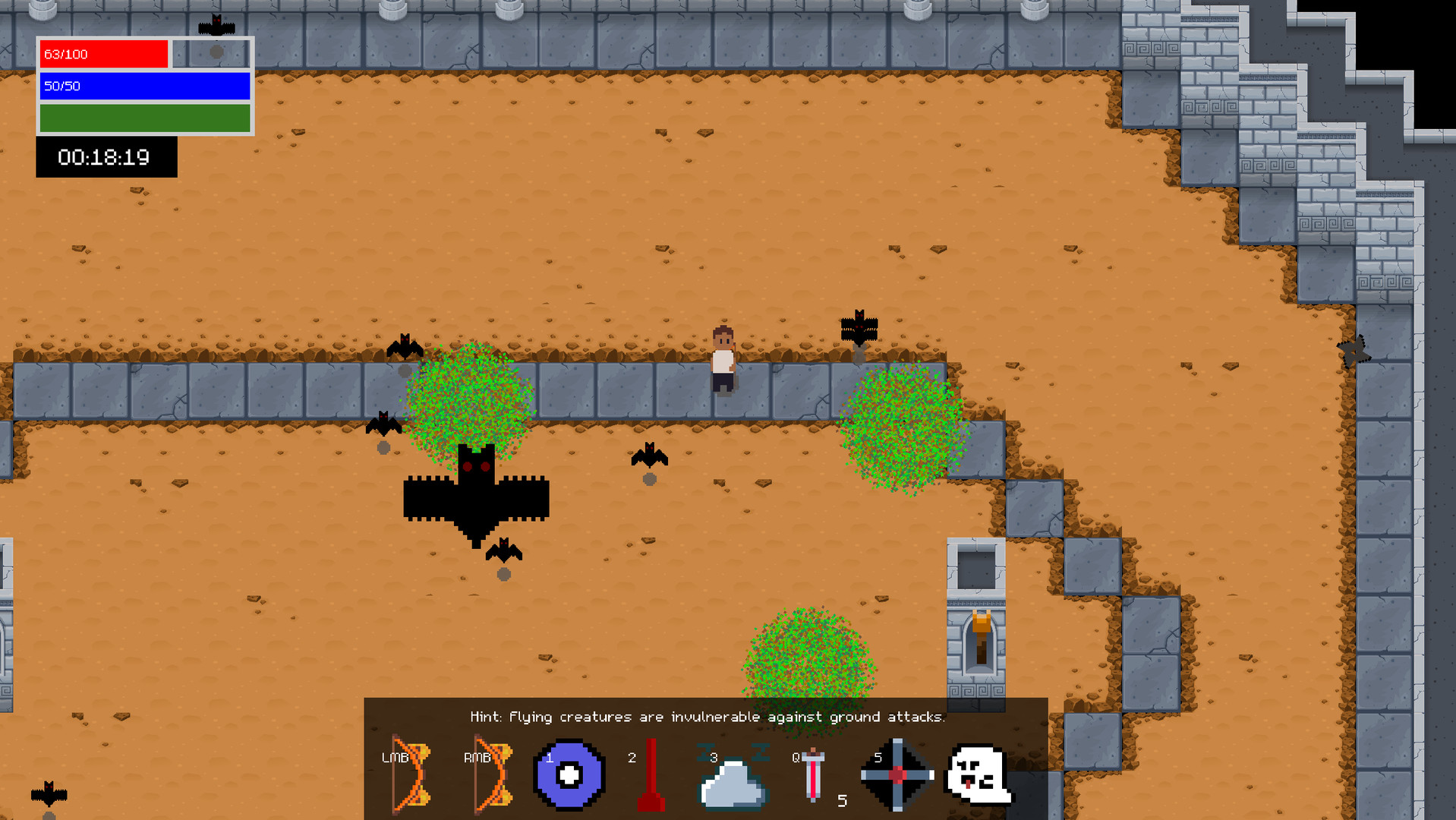
Task: Click the number 5 counter beside the potion
Action: pyautogui.click(x=842, y=801)
